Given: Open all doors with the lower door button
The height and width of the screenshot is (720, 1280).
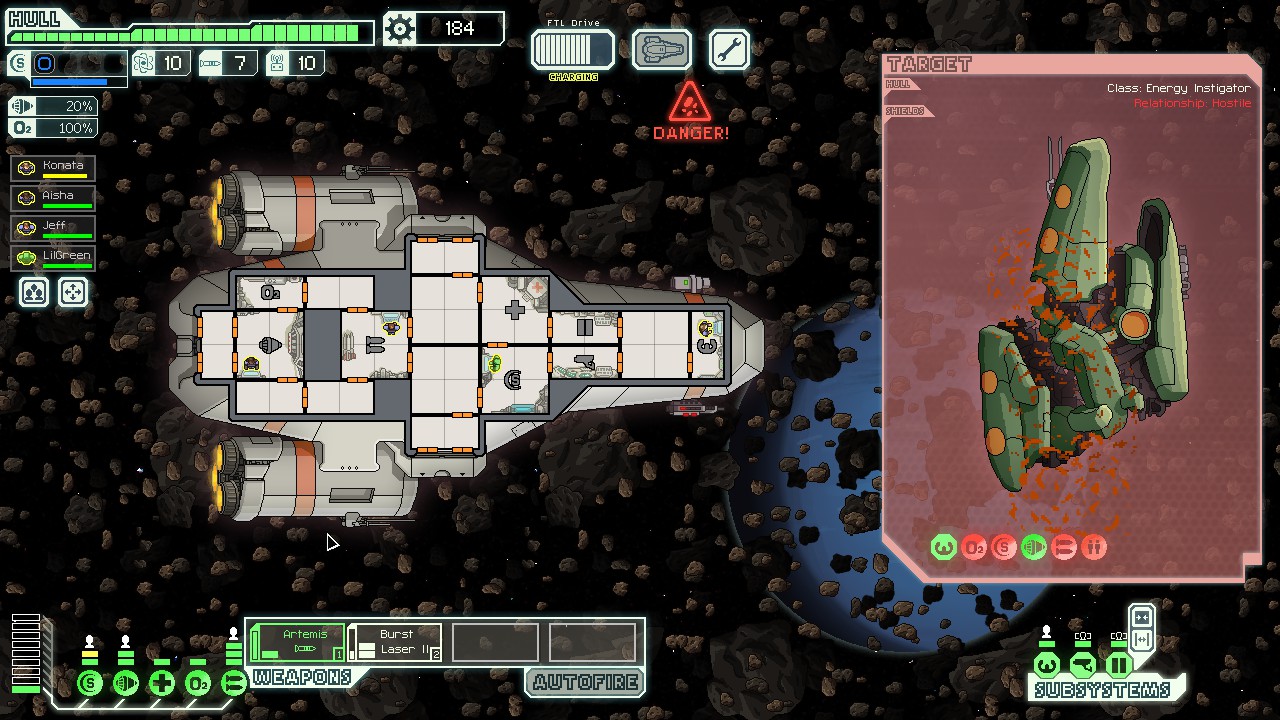Looking at the screenshot, I should [1141, 640].
